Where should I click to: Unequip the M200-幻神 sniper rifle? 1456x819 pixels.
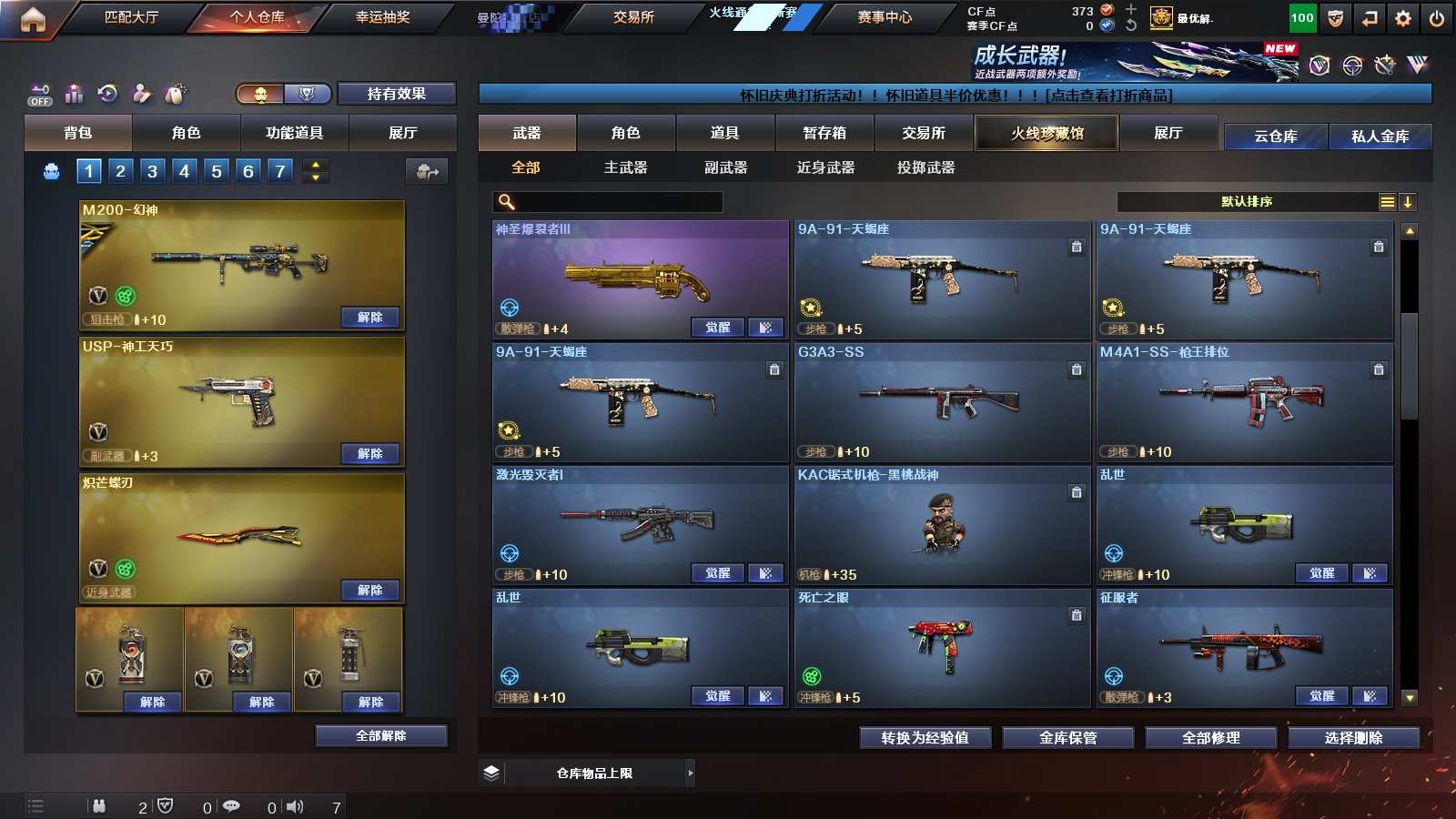[369, 318]
